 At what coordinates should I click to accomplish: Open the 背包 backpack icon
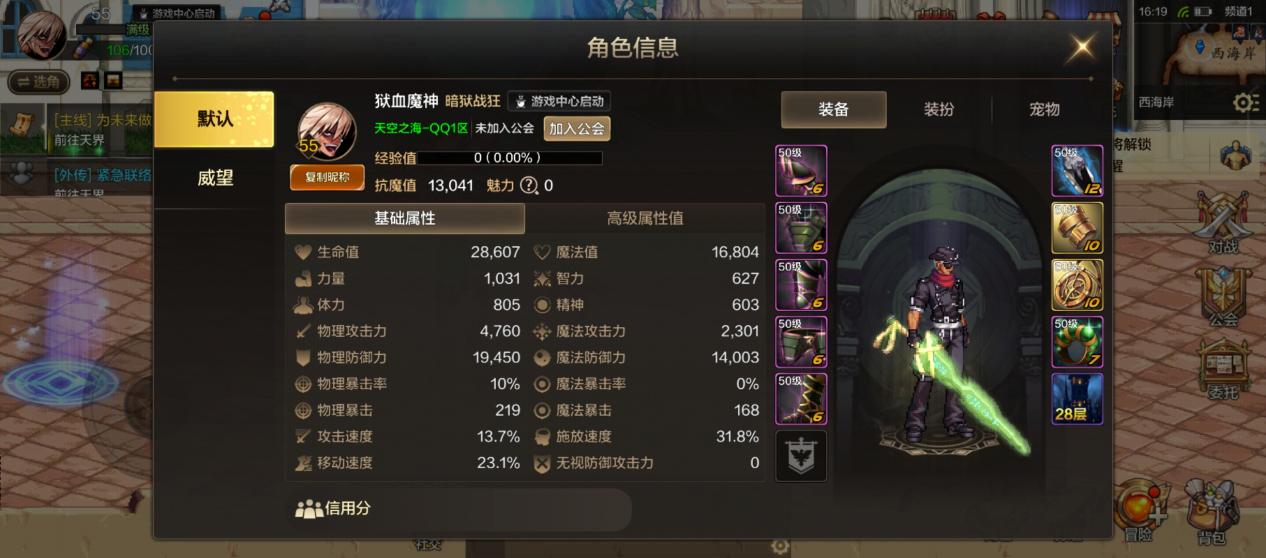[x=1210, y=512]
